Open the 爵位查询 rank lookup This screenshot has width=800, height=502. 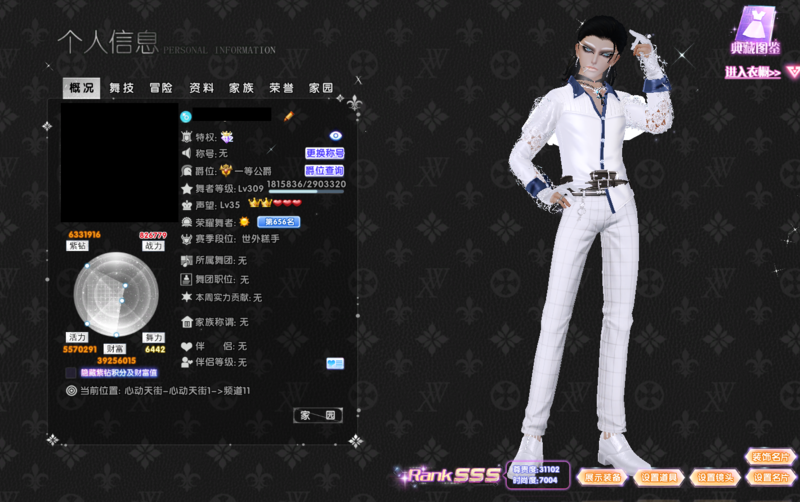[x=325, y=171]
